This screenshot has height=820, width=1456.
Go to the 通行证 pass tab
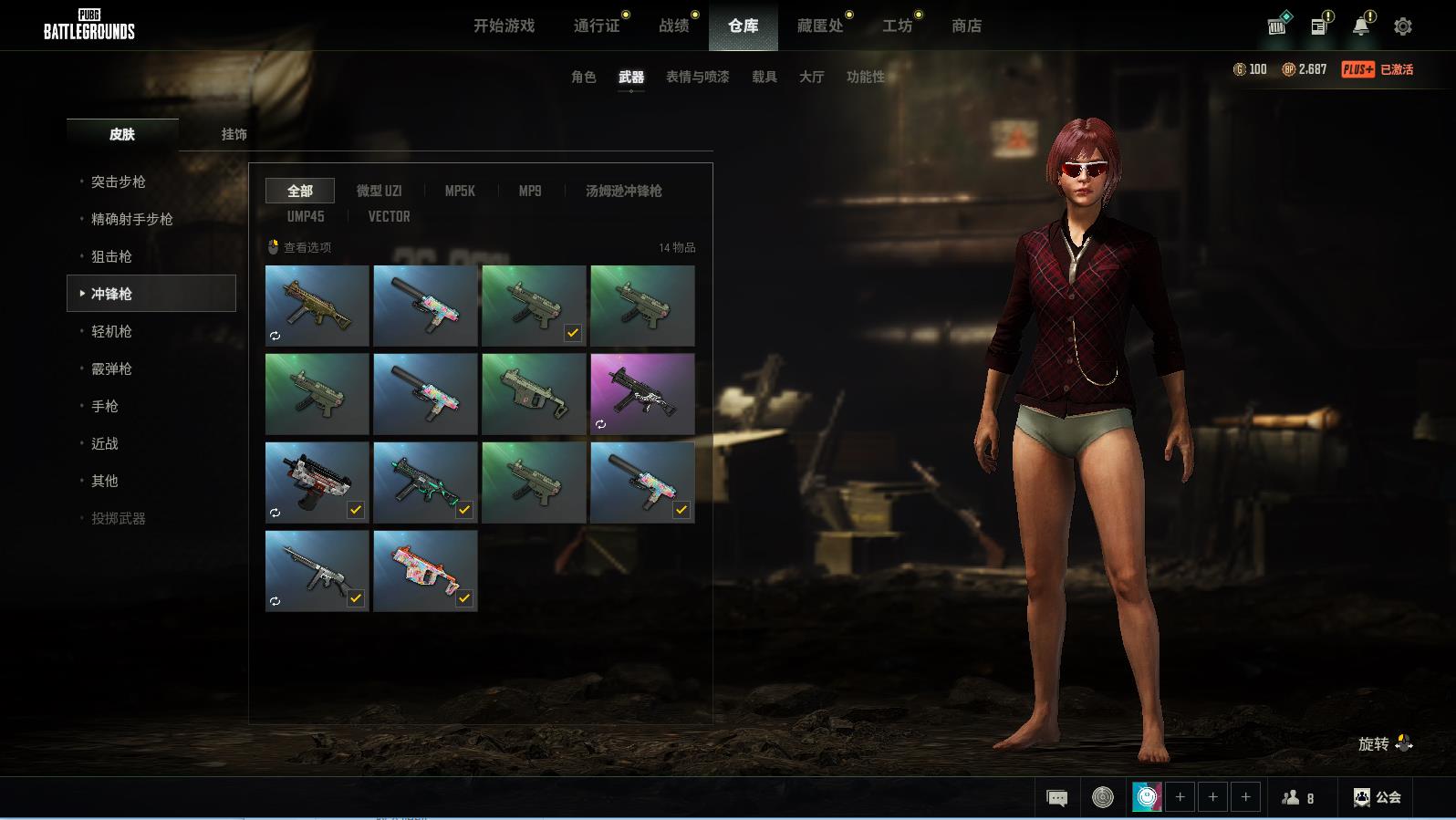coord(597,26)
